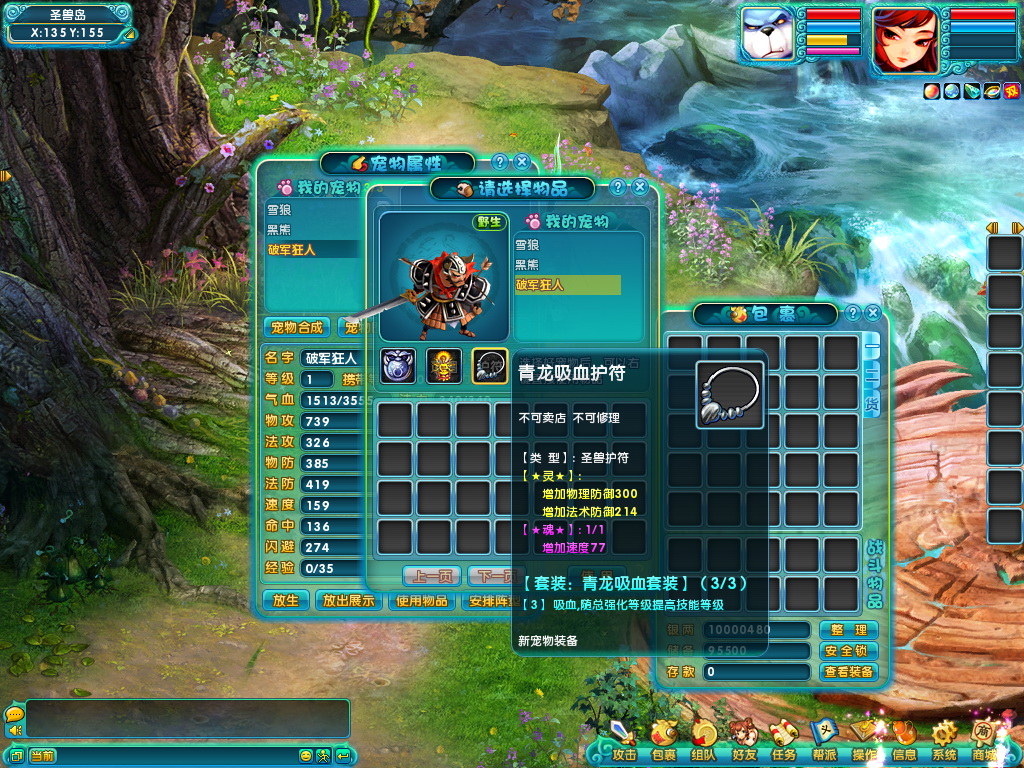Open the 安全锁 safety lock
This screenshot has height=768, width=1024.
(848, 651)
